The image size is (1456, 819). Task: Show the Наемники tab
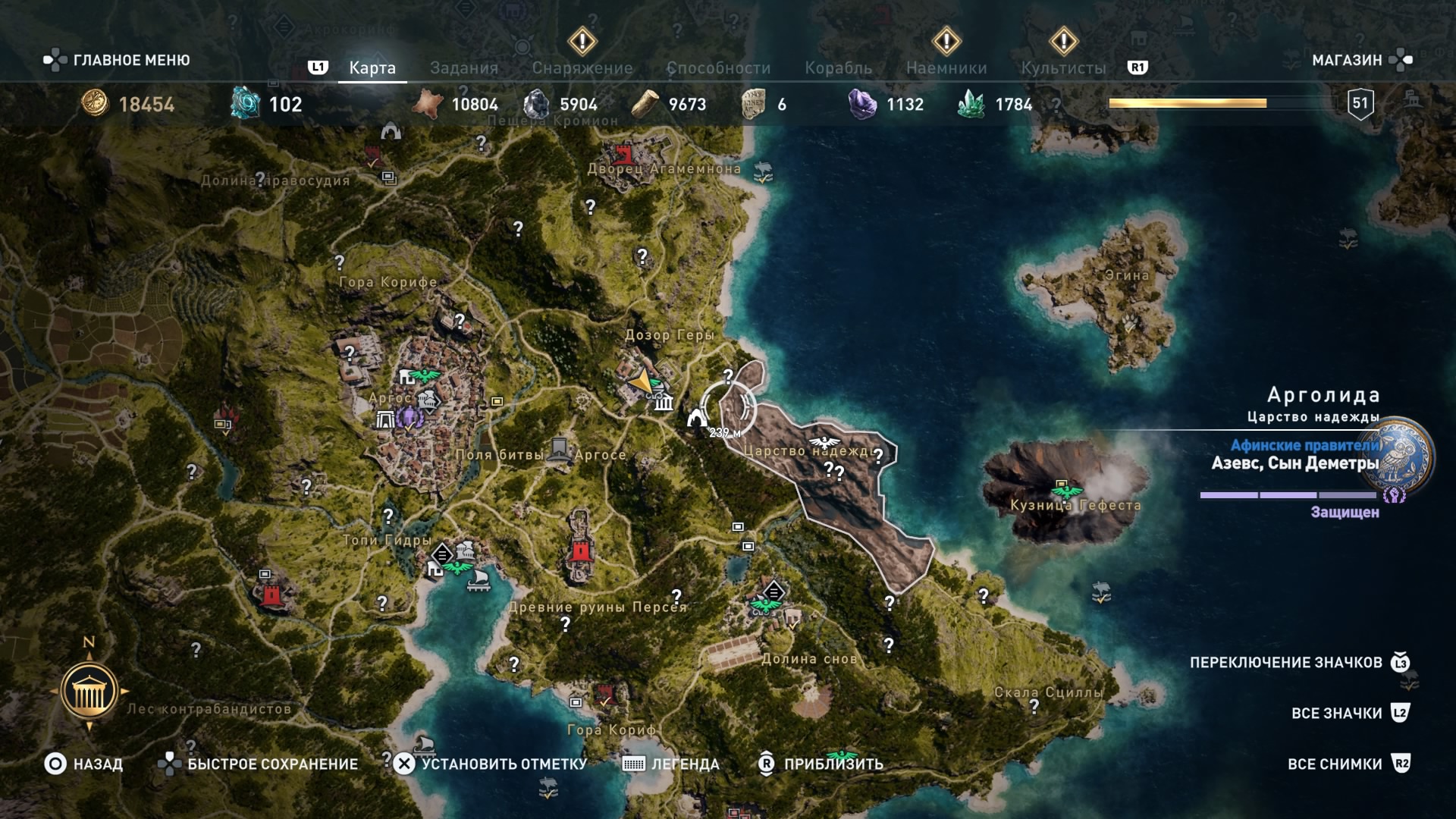pyautogui.click(x=946, y=68)
